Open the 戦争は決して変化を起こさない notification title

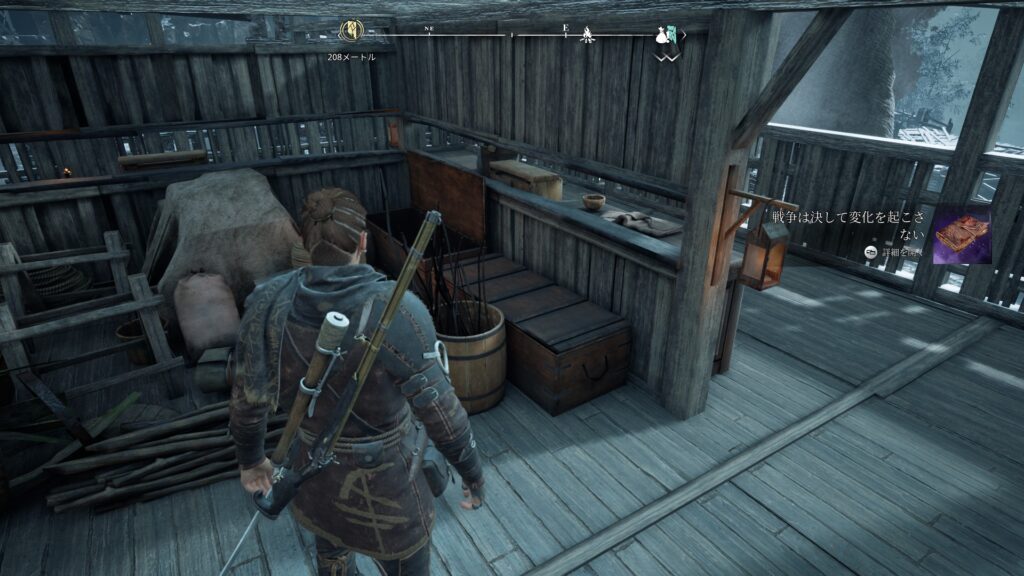point(851,224)
